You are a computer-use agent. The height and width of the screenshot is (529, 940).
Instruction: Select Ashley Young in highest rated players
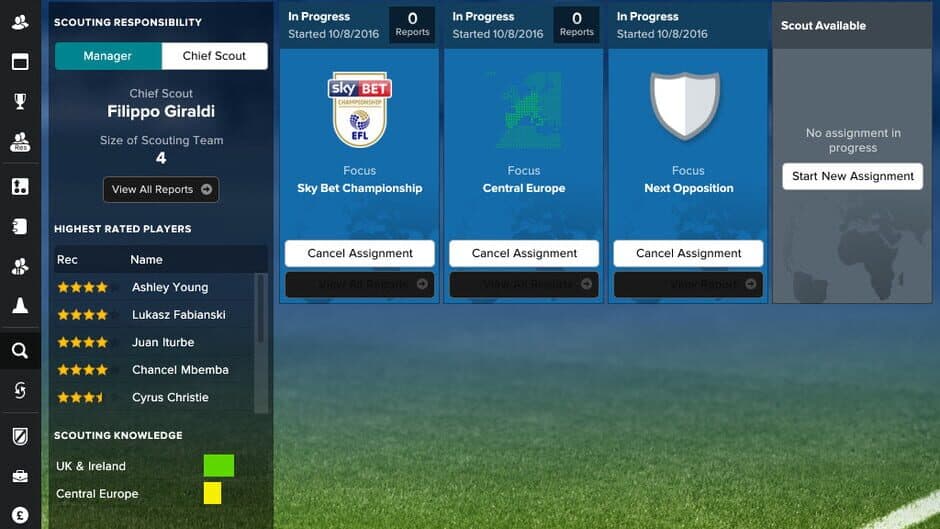pos(170,287)
